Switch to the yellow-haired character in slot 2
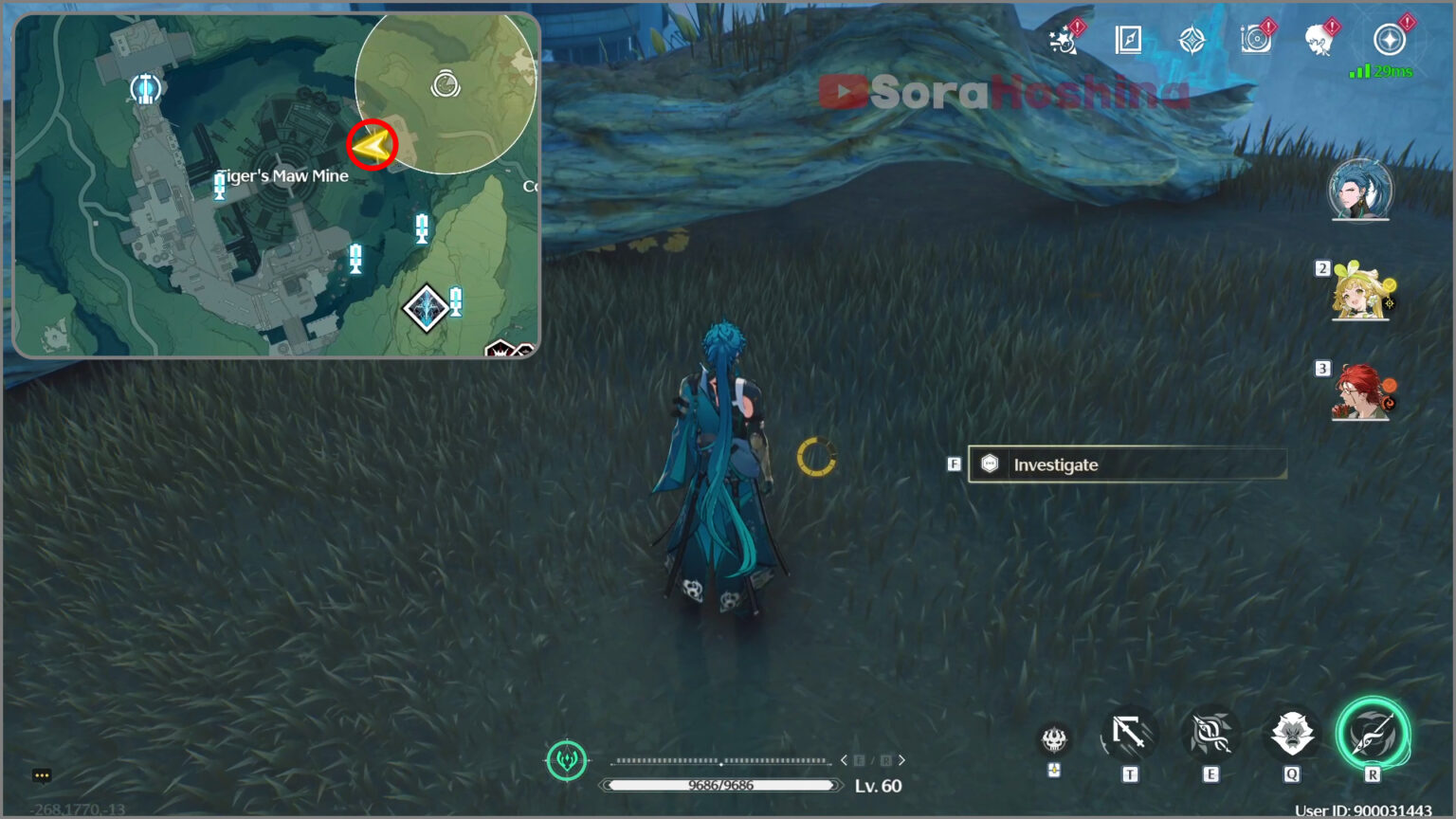 (1361, 292)
